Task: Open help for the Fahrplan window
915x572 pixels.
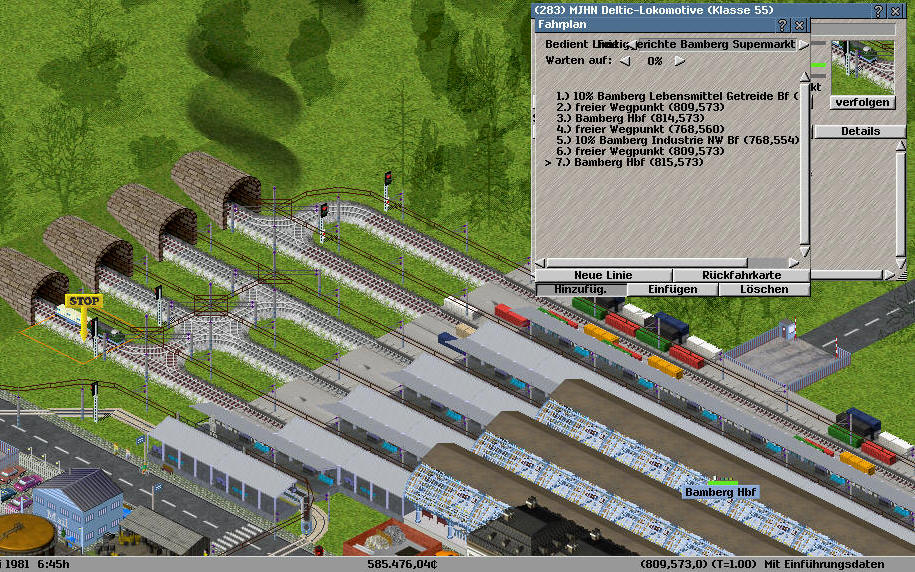Action: click(783, 25)
